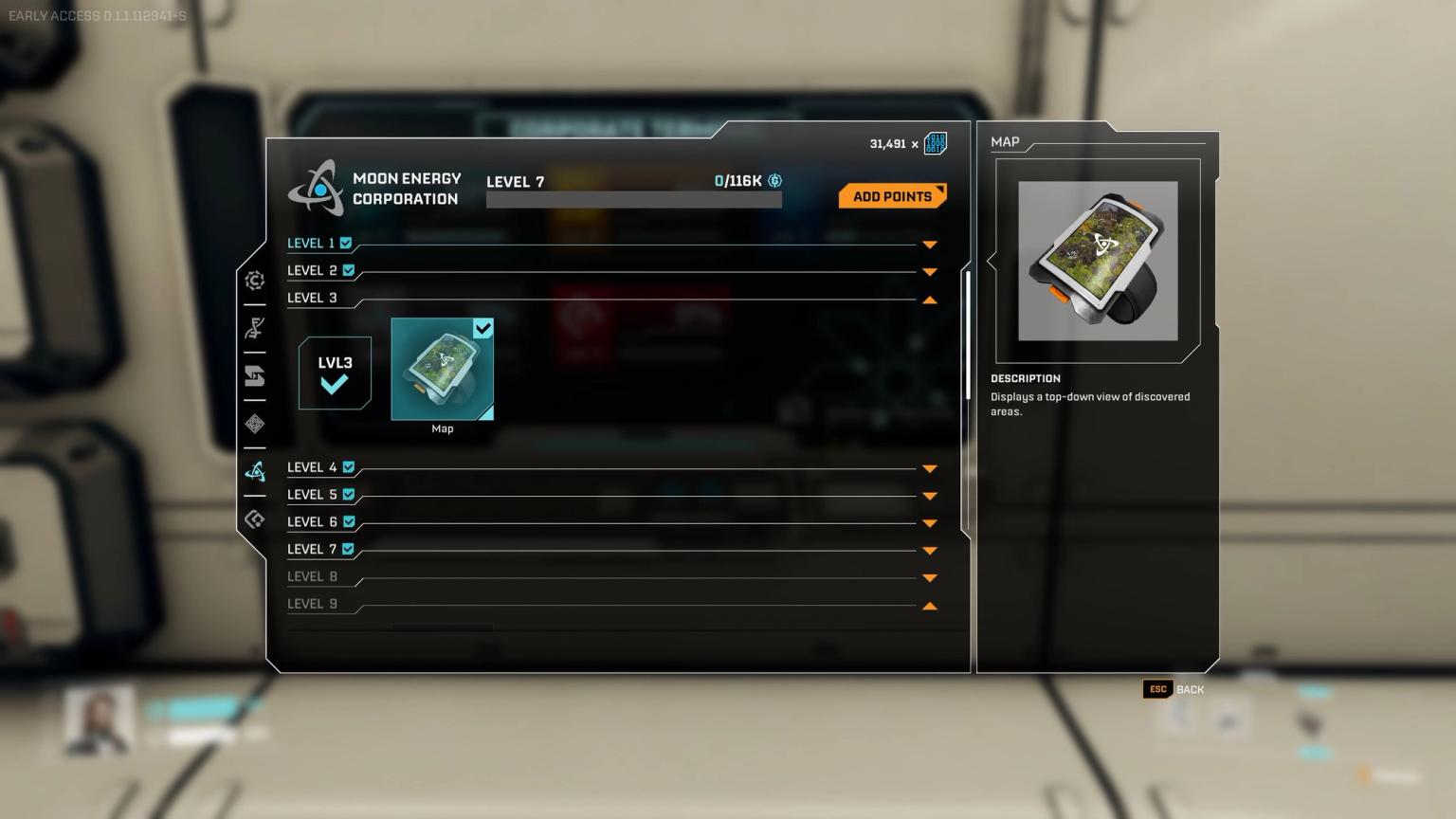Select the diamond-shaped faction icon
Viewport: 1456px width, 819px height.
[254, 423]
